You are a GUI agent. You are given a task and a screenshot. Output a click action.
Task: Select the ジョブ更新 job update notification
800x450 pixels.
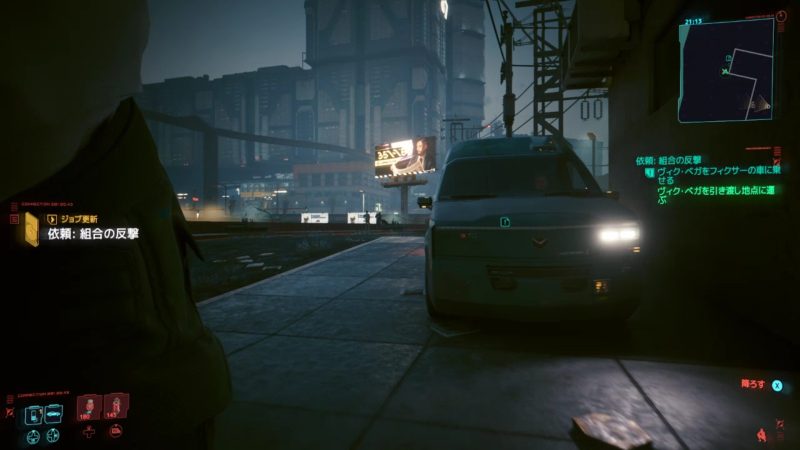point(69,217)
